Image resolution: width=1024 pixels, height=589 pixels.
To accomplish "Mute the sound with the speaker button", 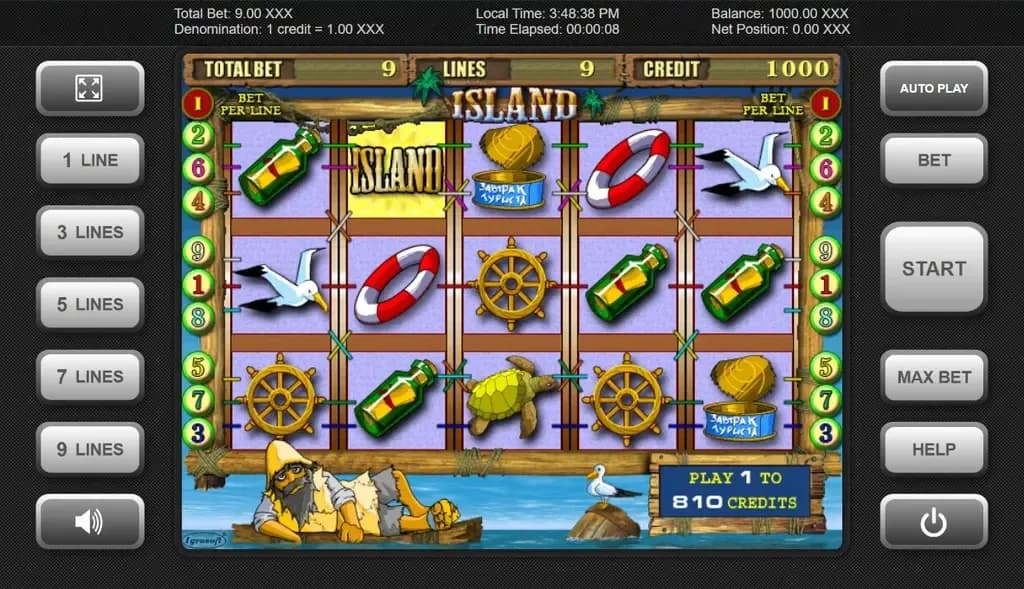I will pyautogui.click(x=90, y=521).
